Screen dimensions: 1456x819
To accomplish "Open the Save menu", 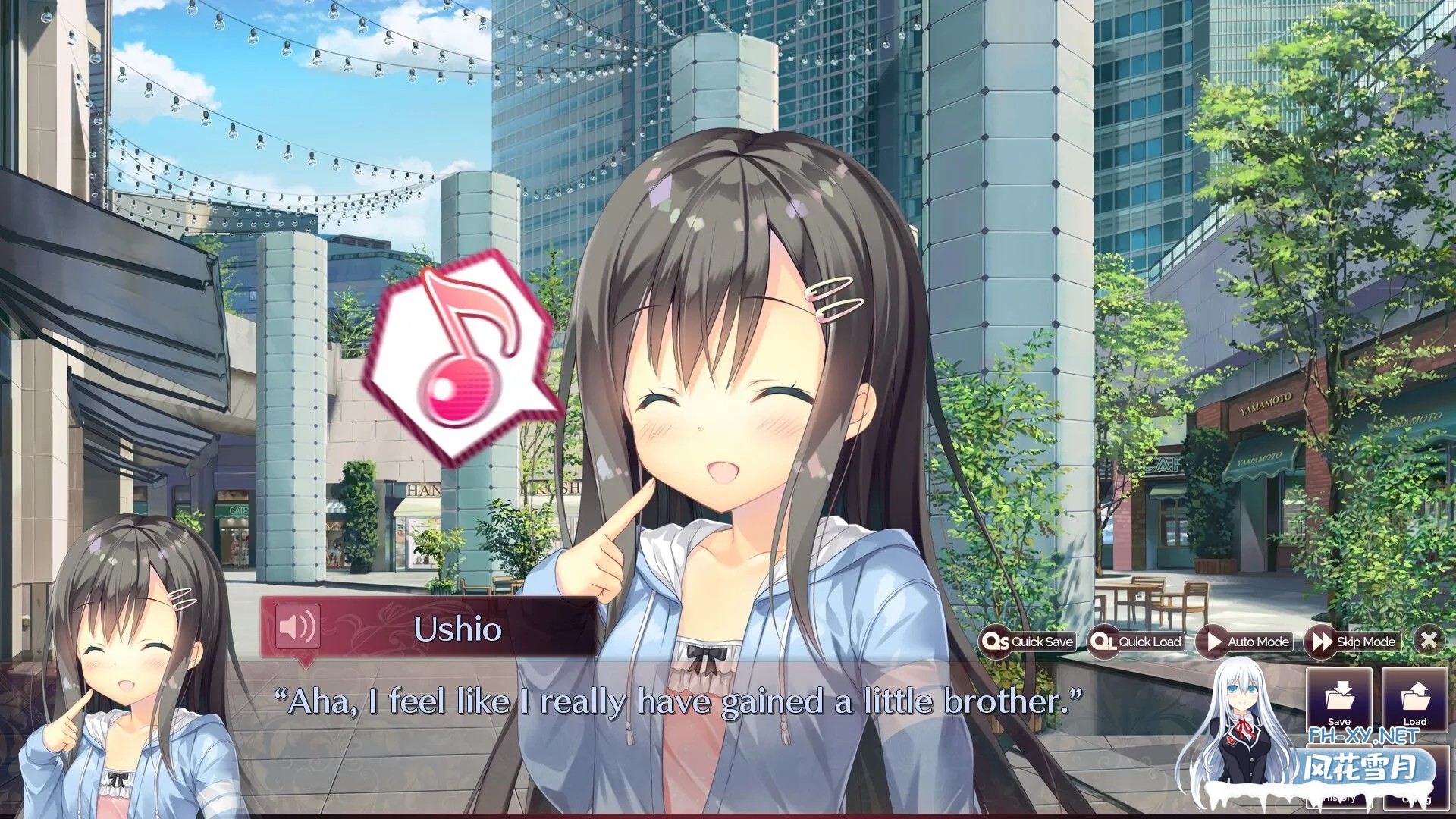I will pos(1338,699).
